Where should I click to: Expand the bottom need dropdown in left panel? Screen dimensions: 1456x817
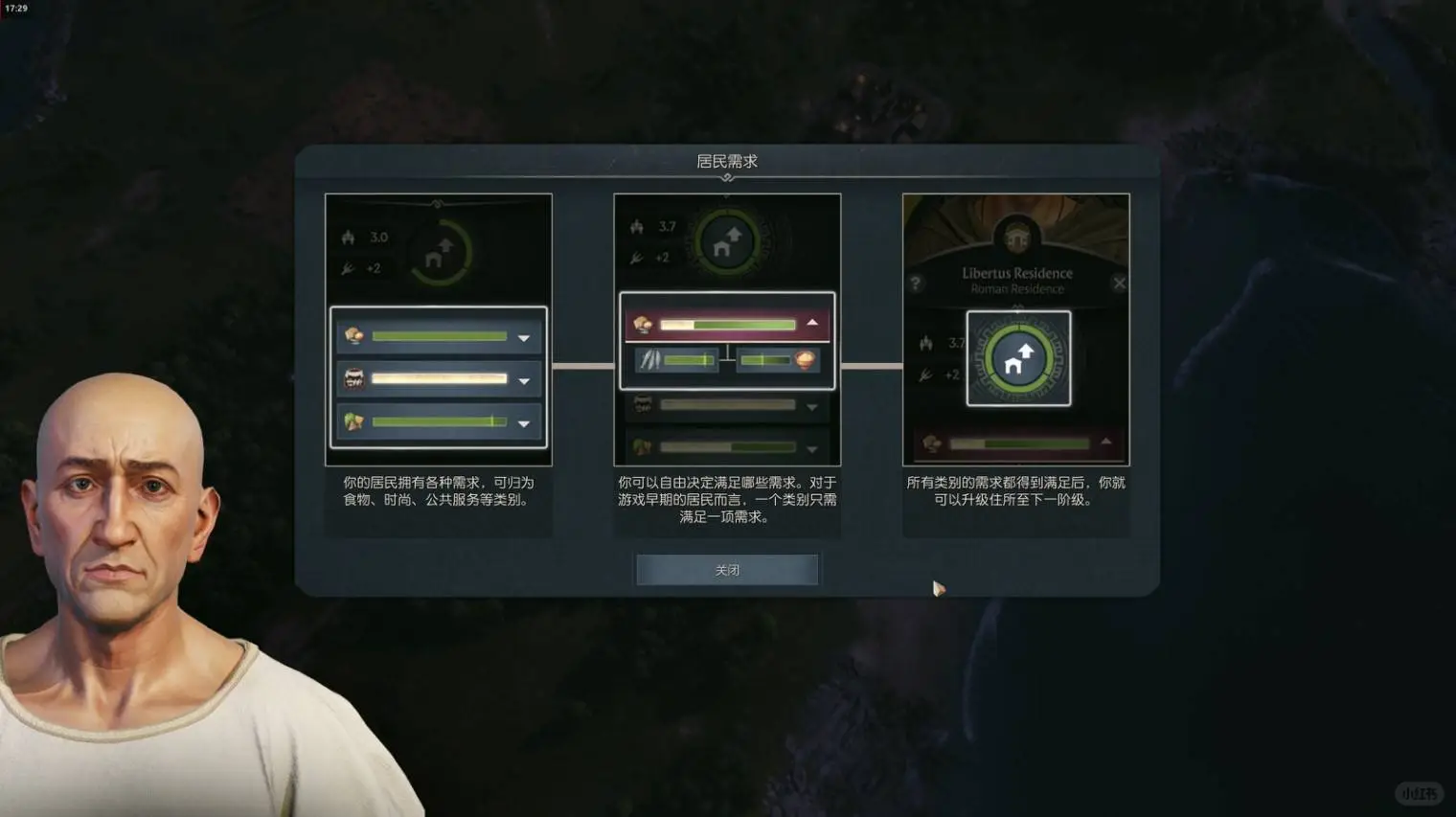pyautogui.click(x=523, y=422)
